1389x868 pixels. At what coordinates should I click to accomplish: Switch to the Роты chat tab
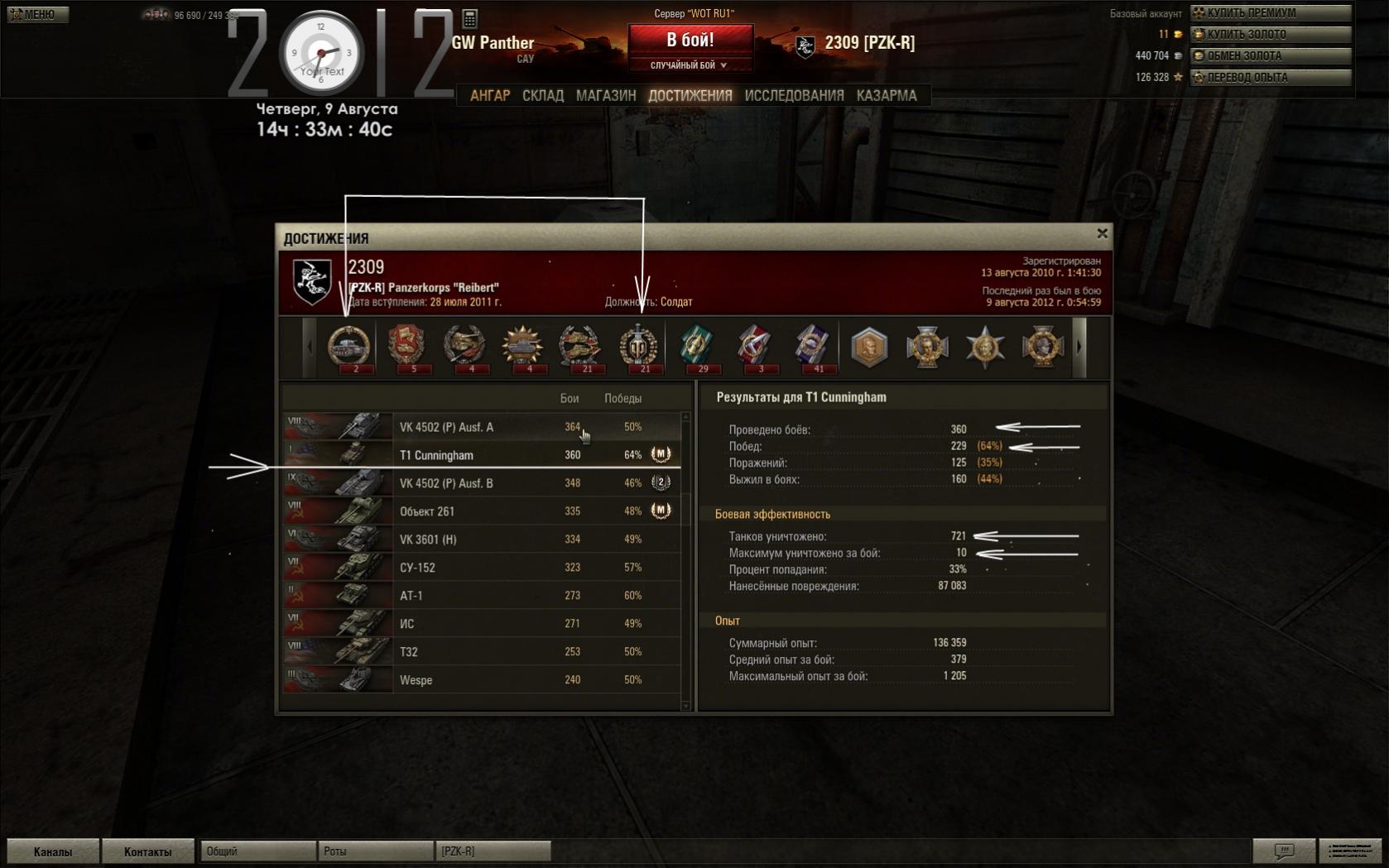tap(374, 851)
